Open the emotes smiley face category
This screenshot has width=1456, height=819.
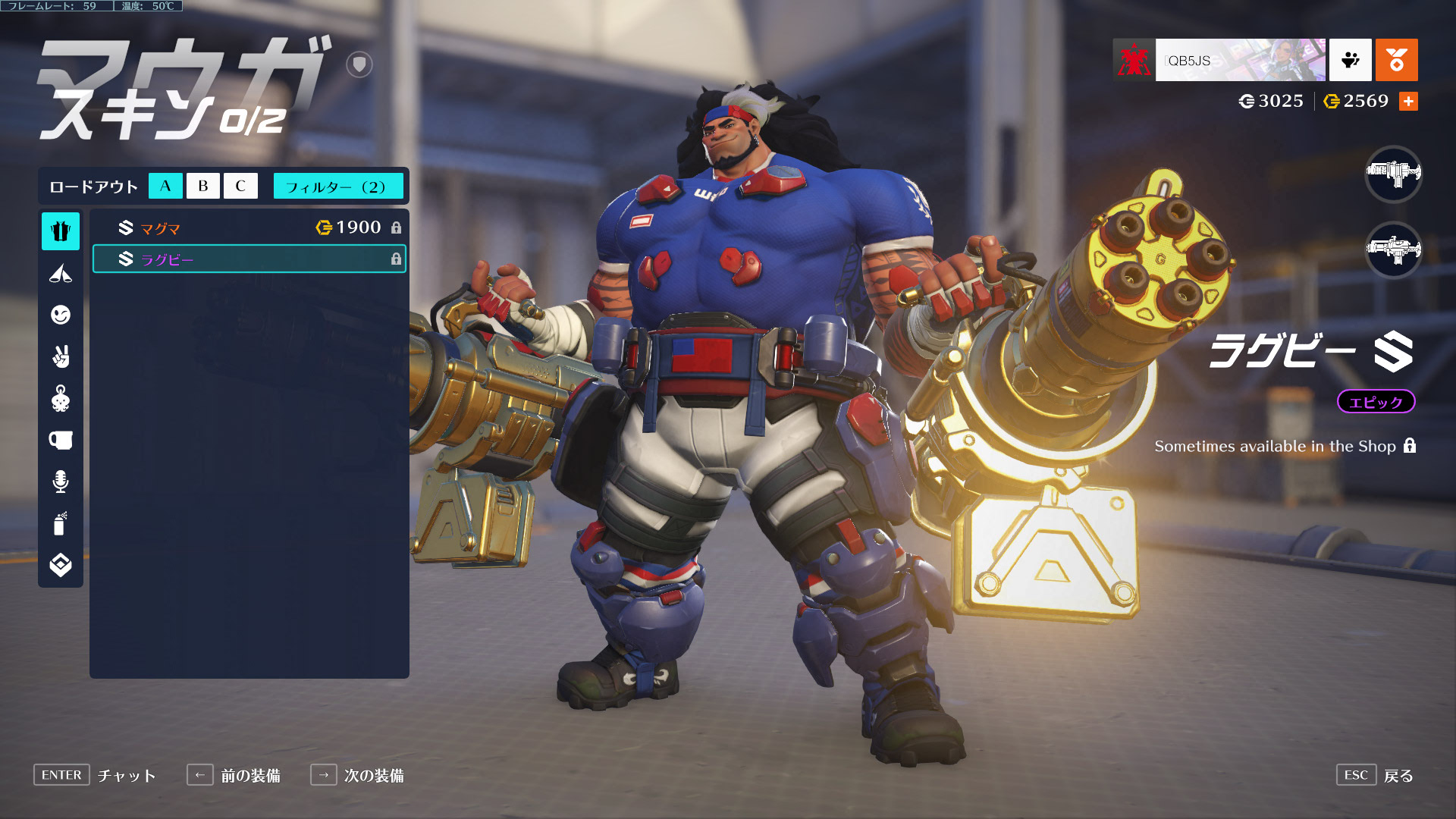(61, 315)
